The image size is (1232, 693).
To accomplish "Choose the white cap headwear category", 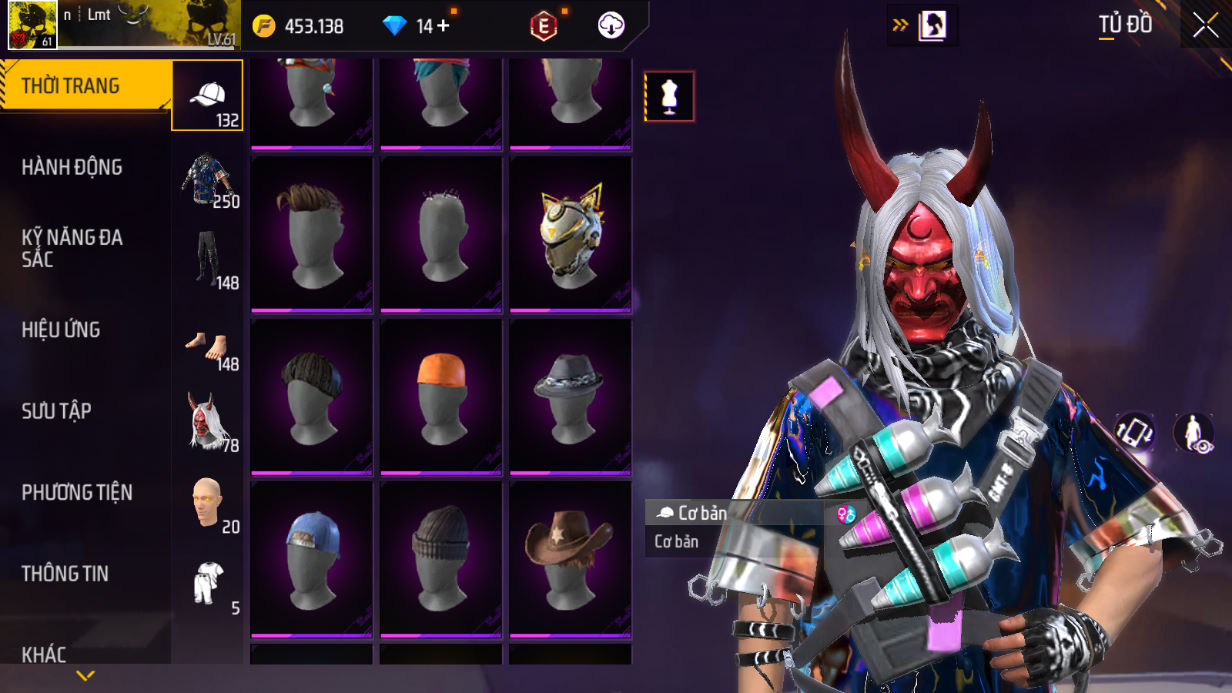I will (207, 96).
